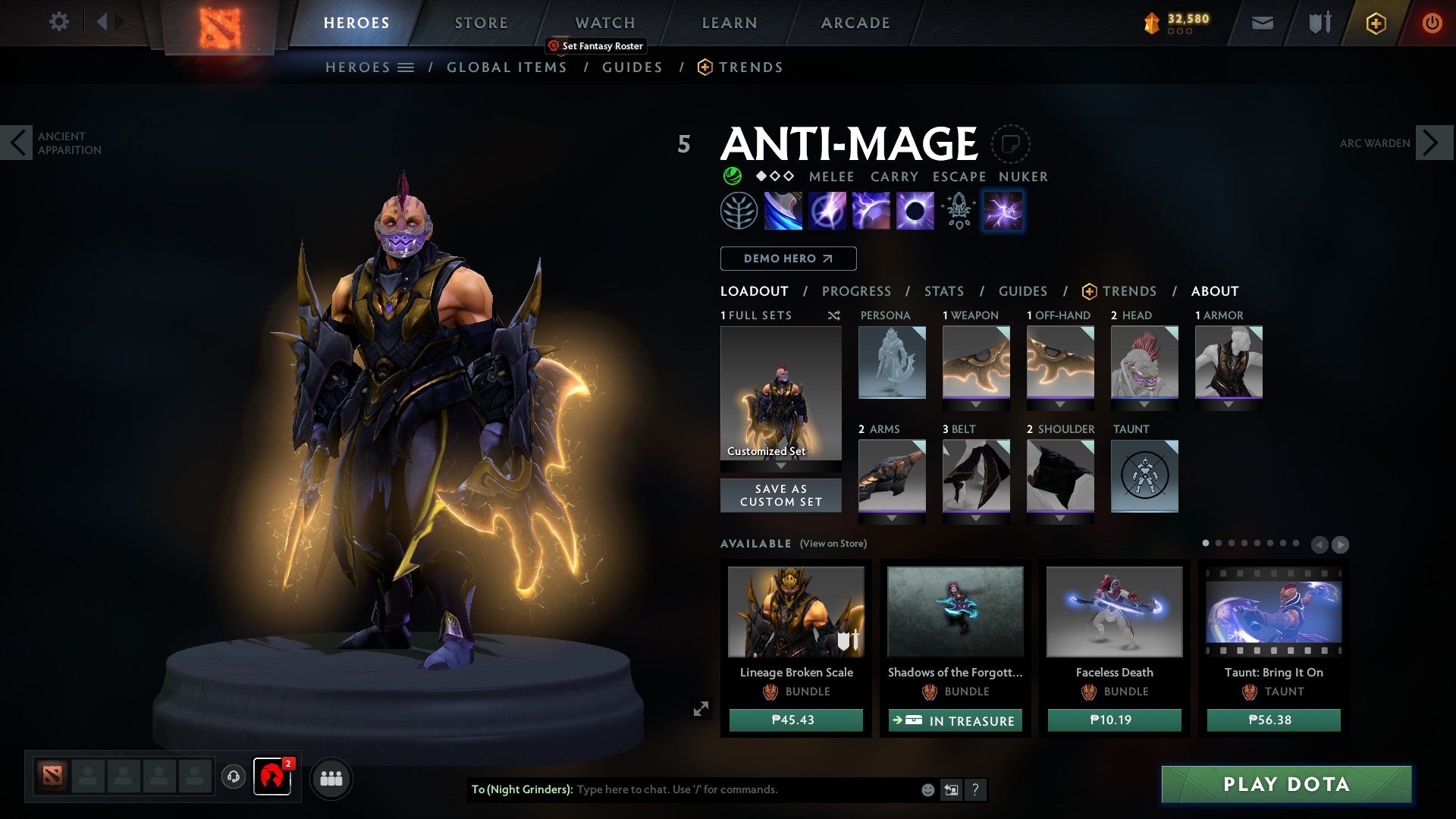Click the armory shield and sword icon
1456x819 pixels.
coord(1318,23)
